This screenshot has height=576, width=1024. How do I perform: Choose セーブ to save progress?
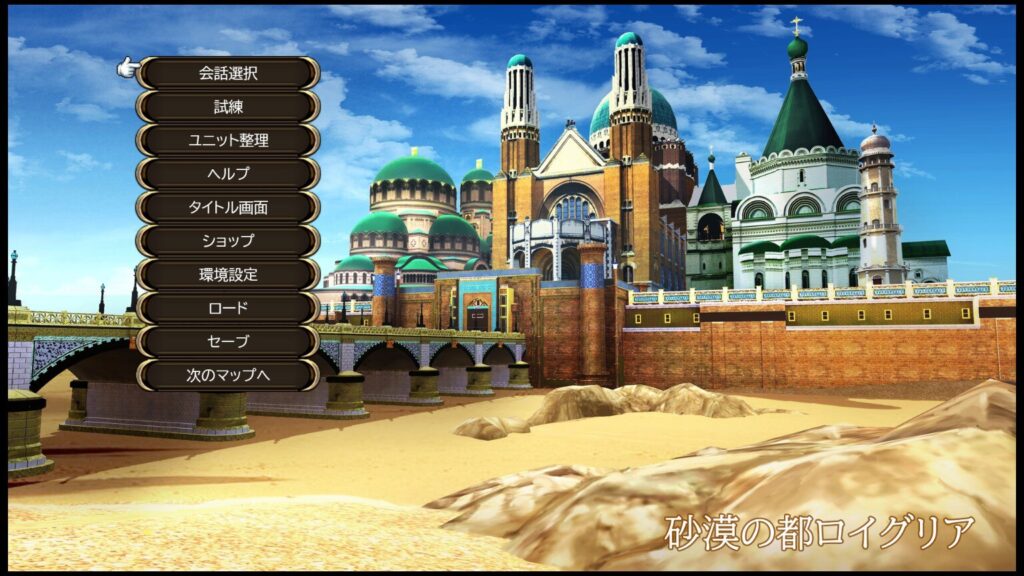228,341
